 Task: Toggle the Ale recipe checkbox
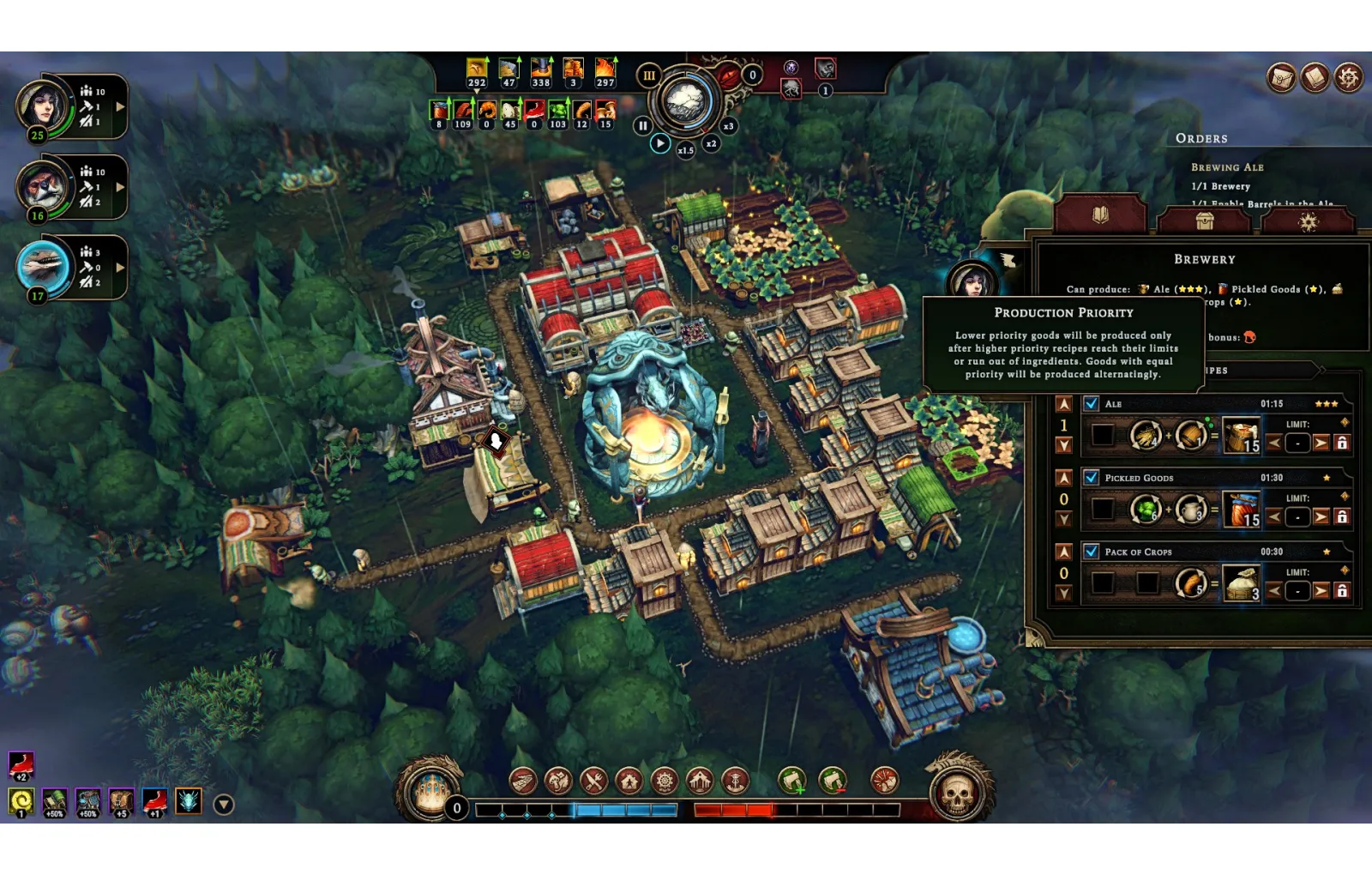tap(1091, 403)
